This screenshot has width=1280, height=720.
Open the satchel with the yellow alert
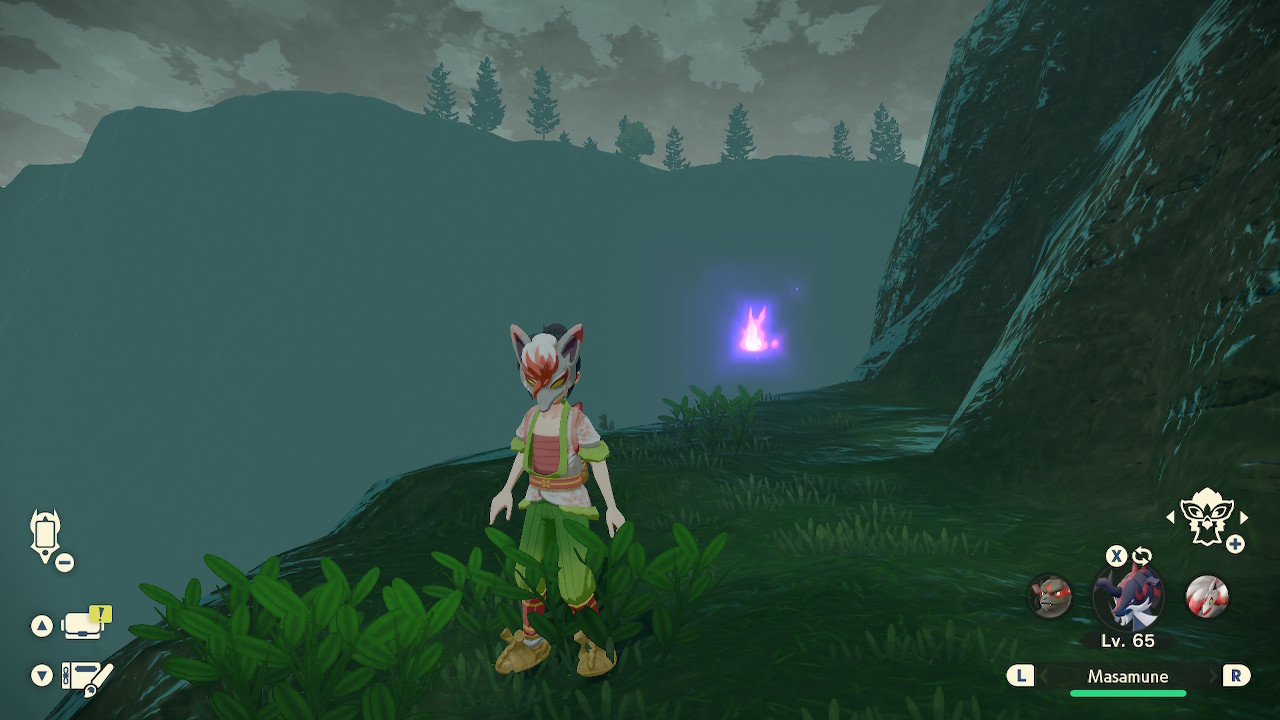(85, 625)
